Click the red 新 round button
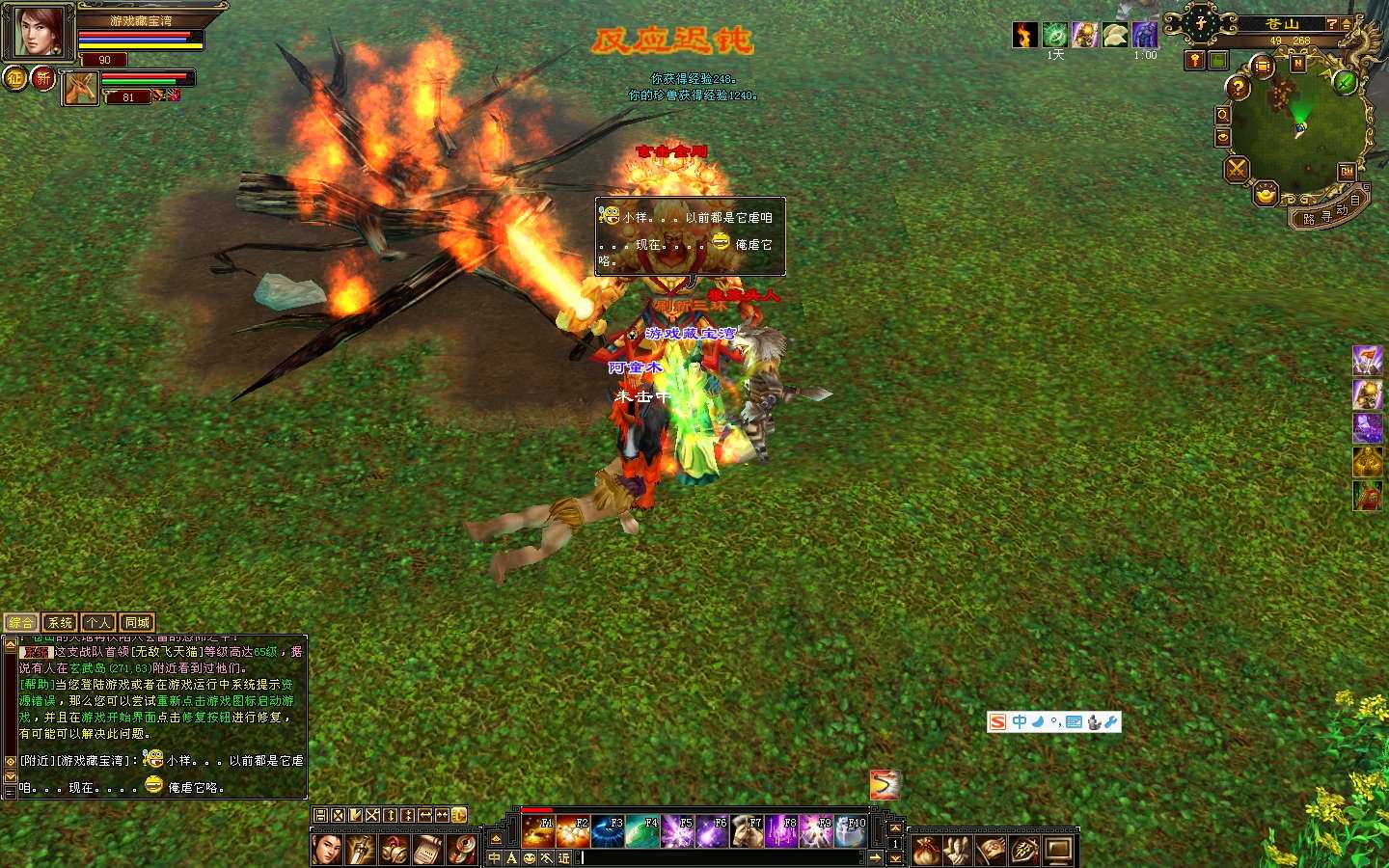The image size is (1389, 868). (x=43, y=78)
